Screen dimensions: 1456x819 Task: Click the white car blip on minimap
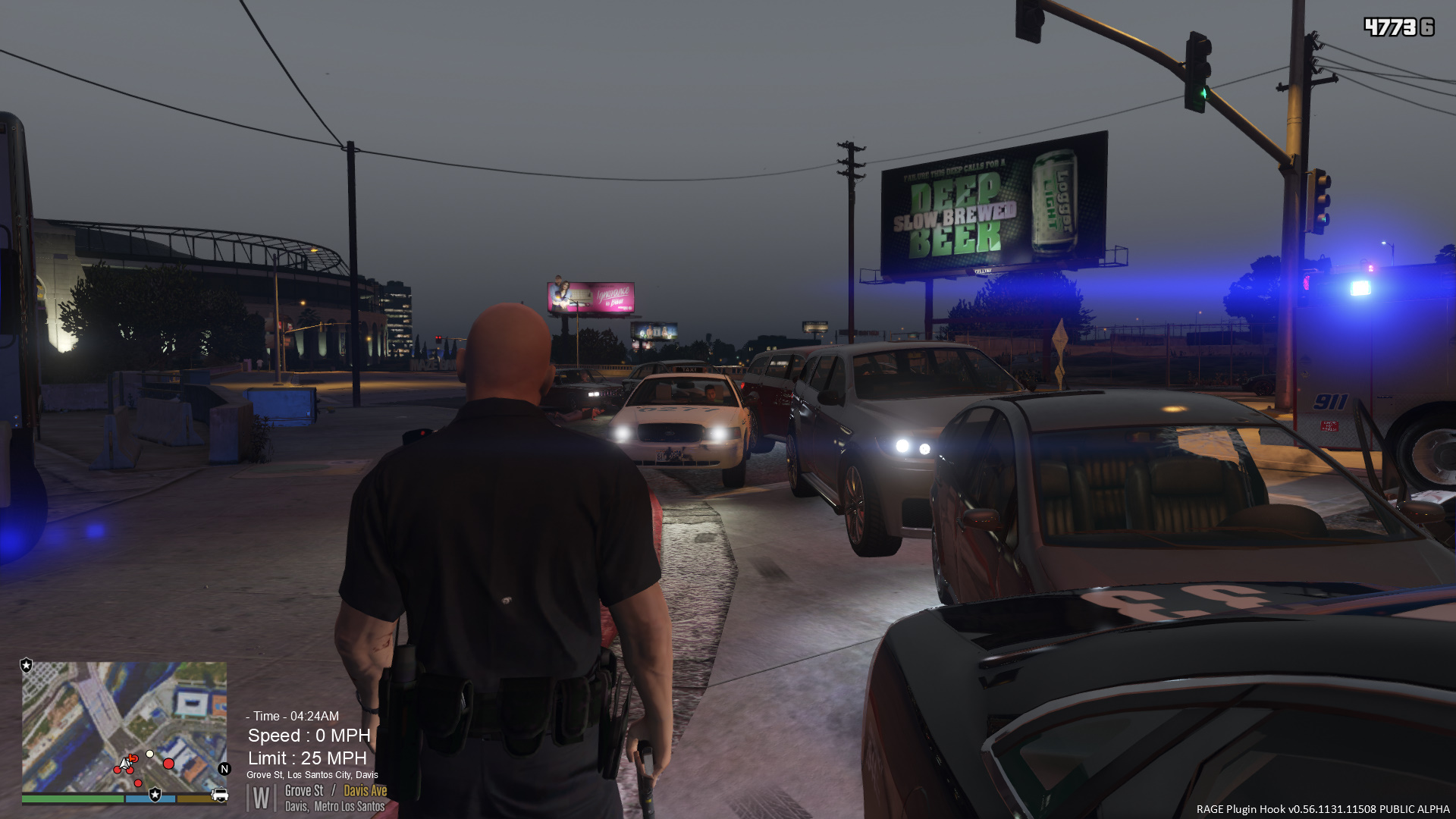click(219, 795)
